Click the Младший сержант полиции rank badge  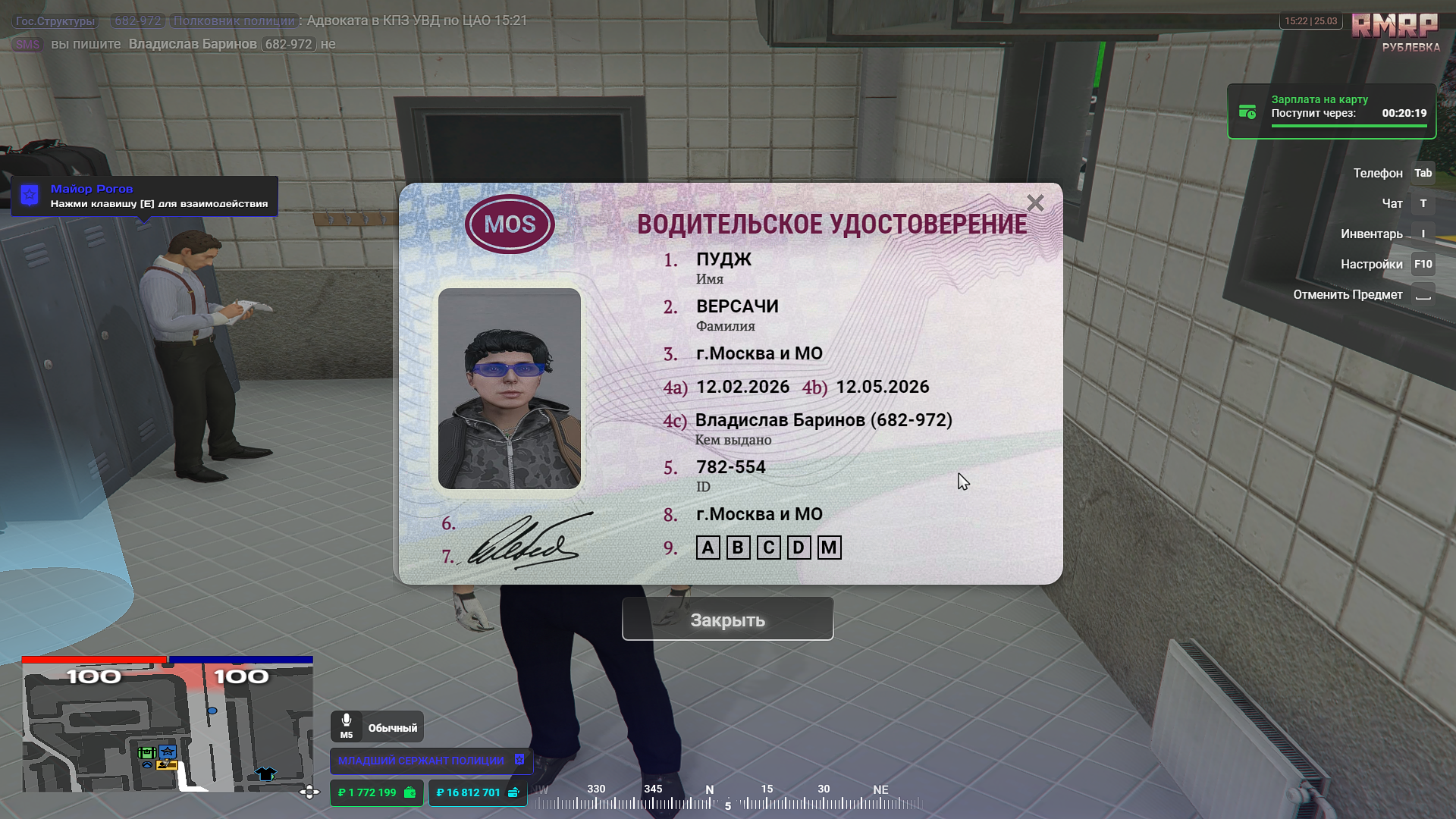430,761
